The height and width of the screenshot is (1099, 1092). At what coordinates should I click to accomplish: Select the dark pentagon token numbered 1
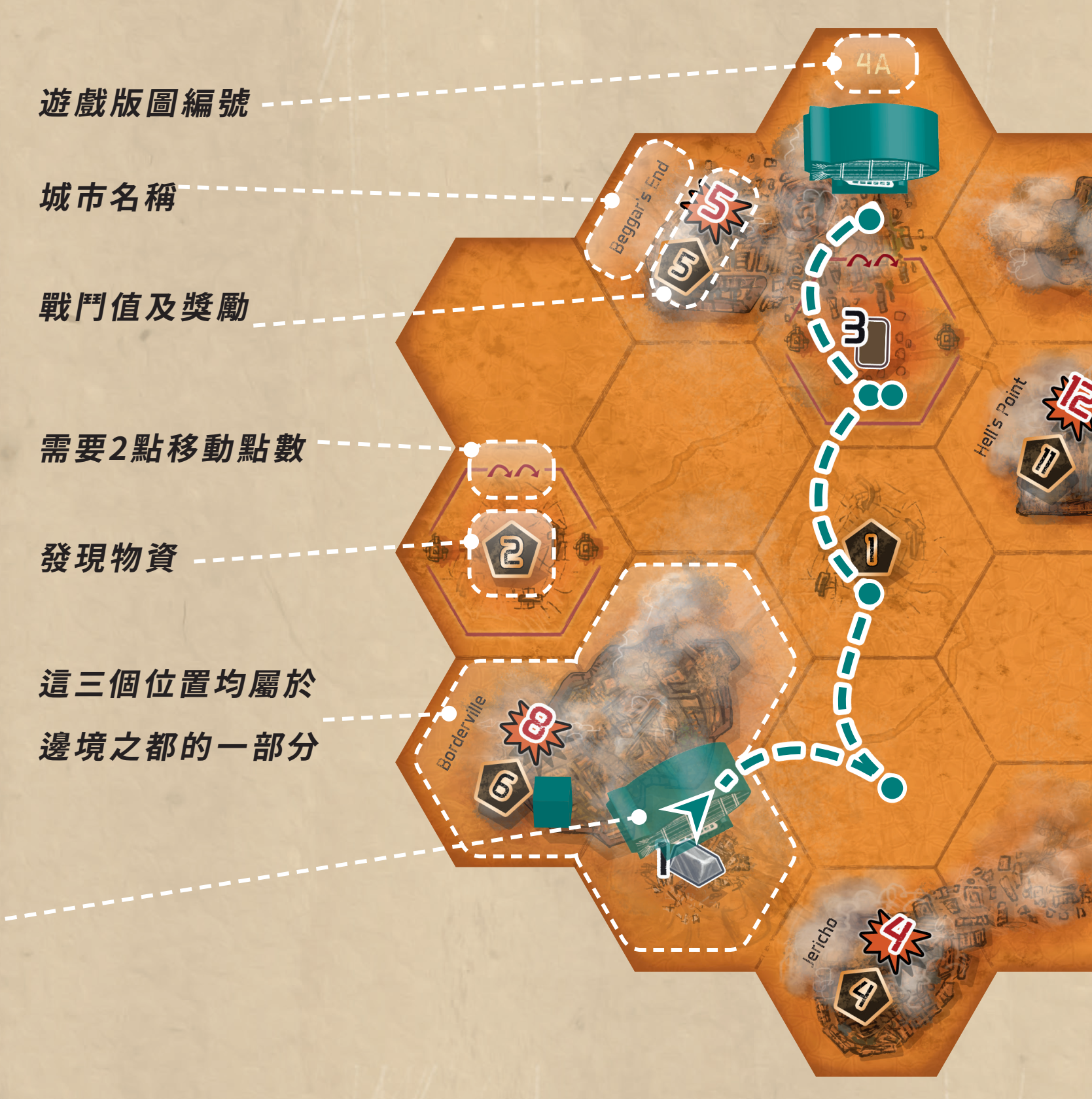[872, 548]
